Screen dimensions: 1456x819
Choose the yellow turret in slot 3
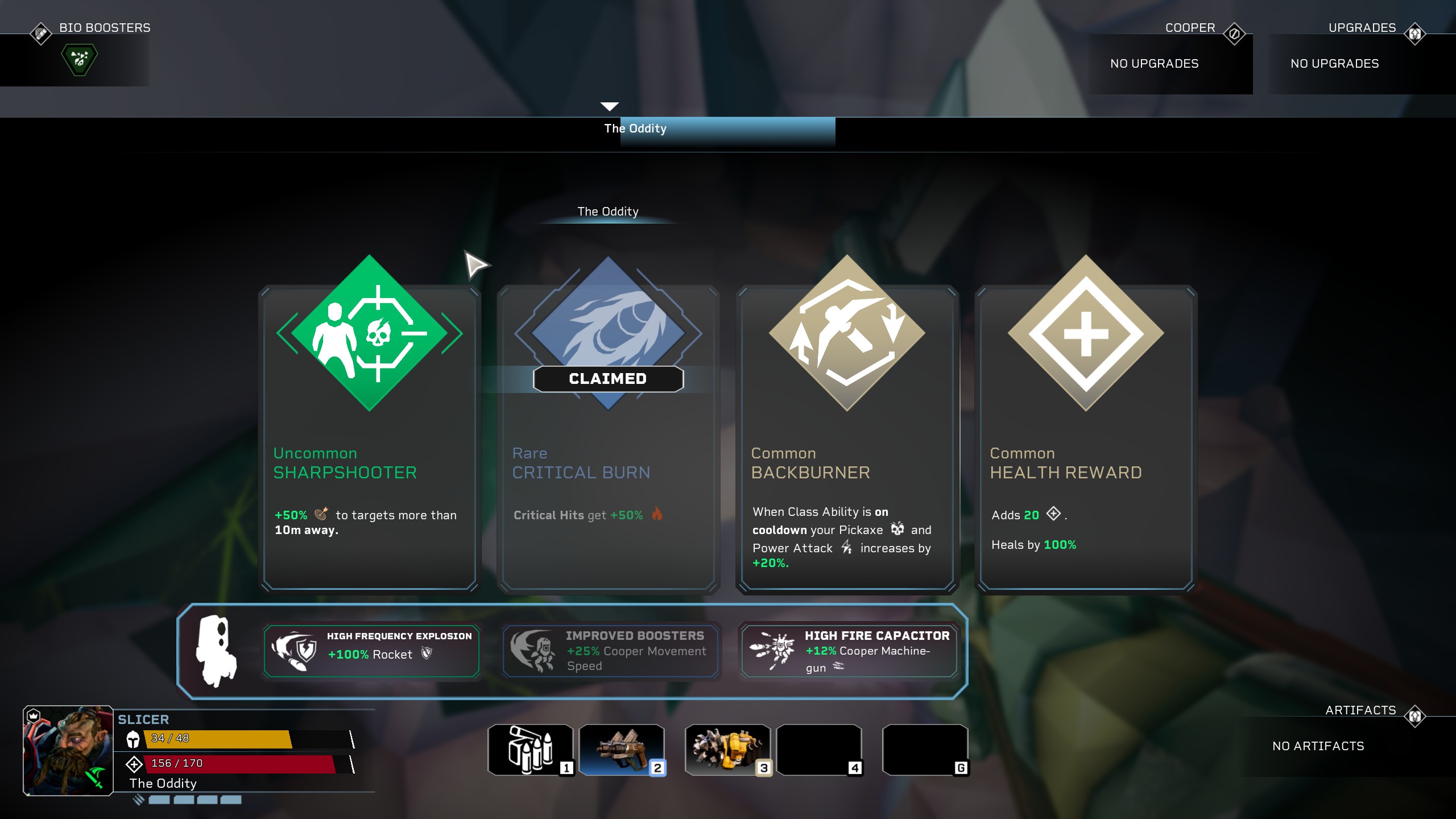pyautogui.click(x=727, y=750)
